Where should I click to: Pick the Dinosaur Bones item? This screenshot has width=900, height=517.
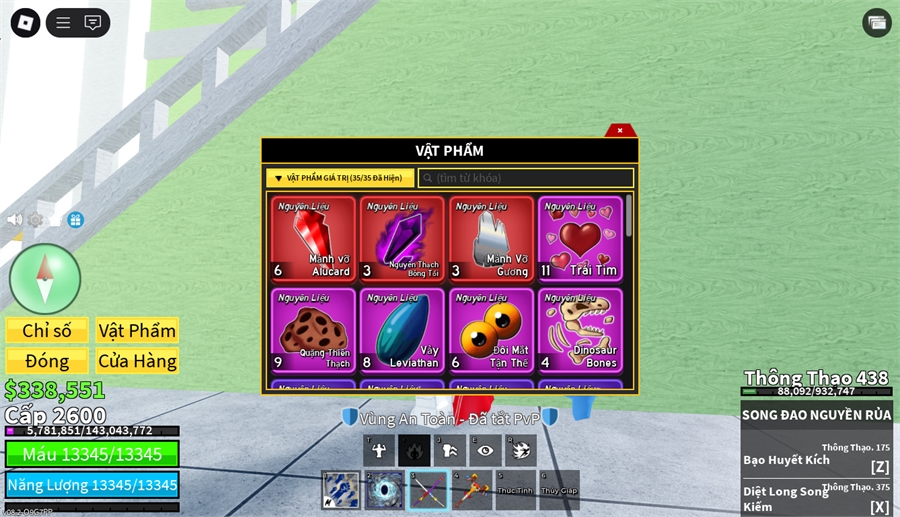(x=579, y=329)
